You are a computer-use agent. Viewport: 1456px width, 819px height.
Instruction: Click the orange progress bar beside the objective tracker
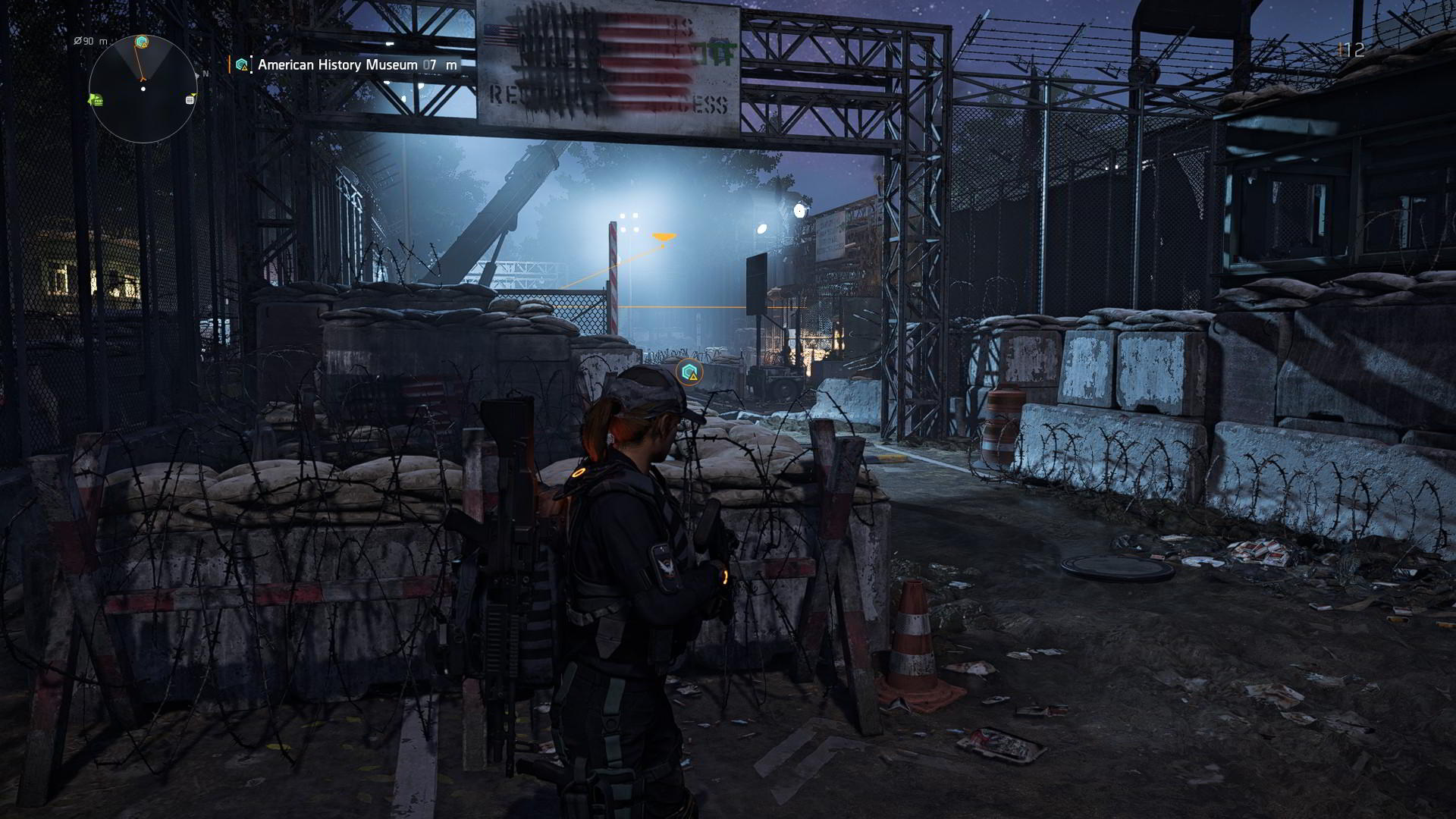(229, 64)
